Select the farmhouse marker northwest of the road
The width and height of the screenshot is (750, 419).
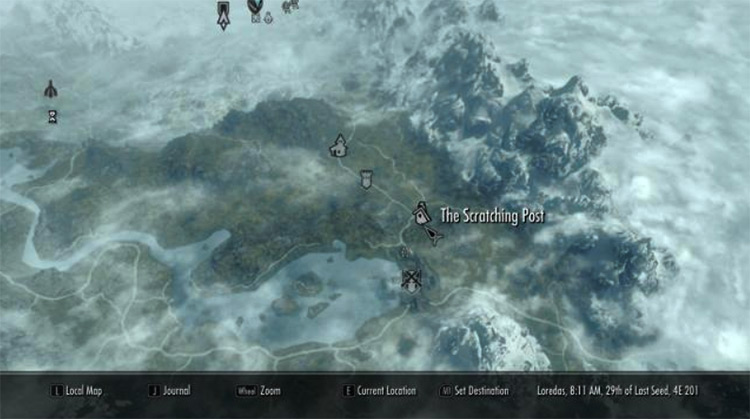339,146
